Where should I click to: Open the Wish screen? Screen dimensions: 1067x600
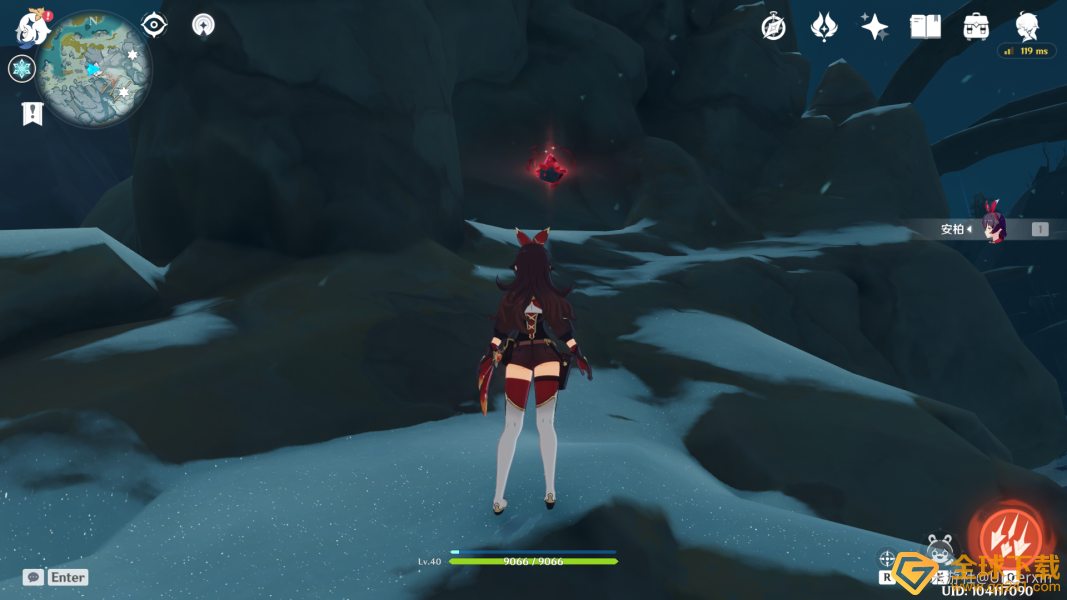(x=824, y=27)
